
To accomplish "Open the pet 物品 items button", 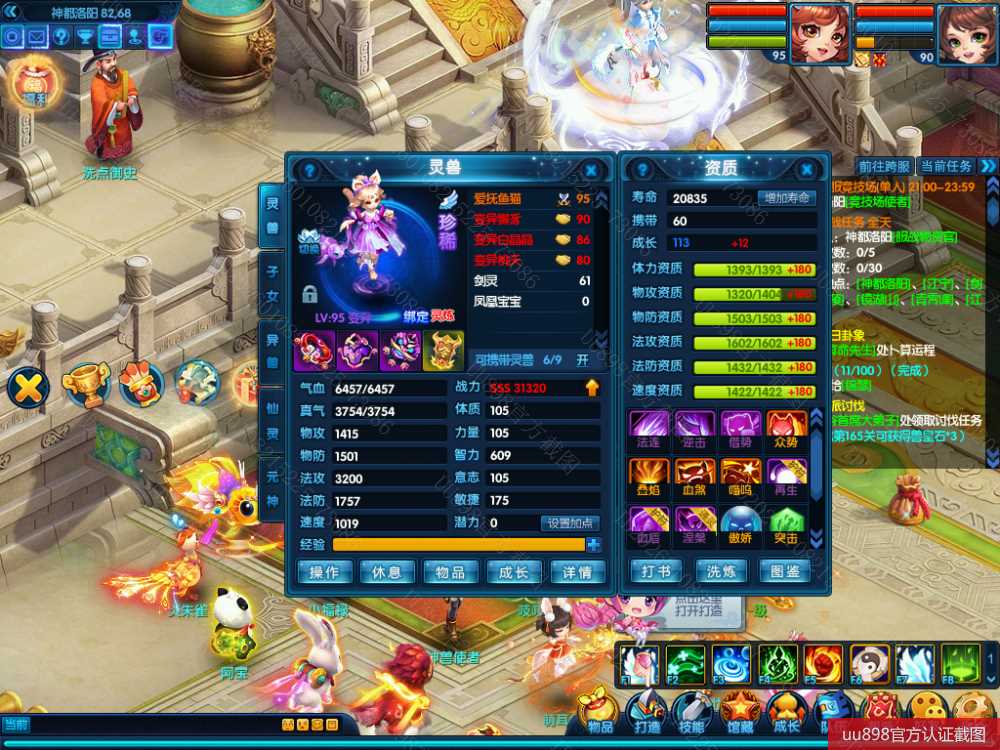I will point(450,572).
